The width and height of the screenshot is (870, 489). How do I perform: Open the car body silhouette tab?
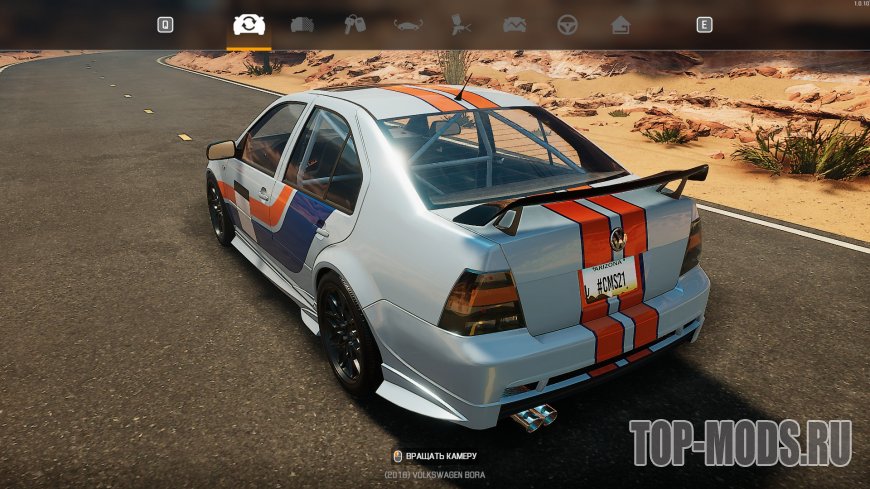pos(408,25)
